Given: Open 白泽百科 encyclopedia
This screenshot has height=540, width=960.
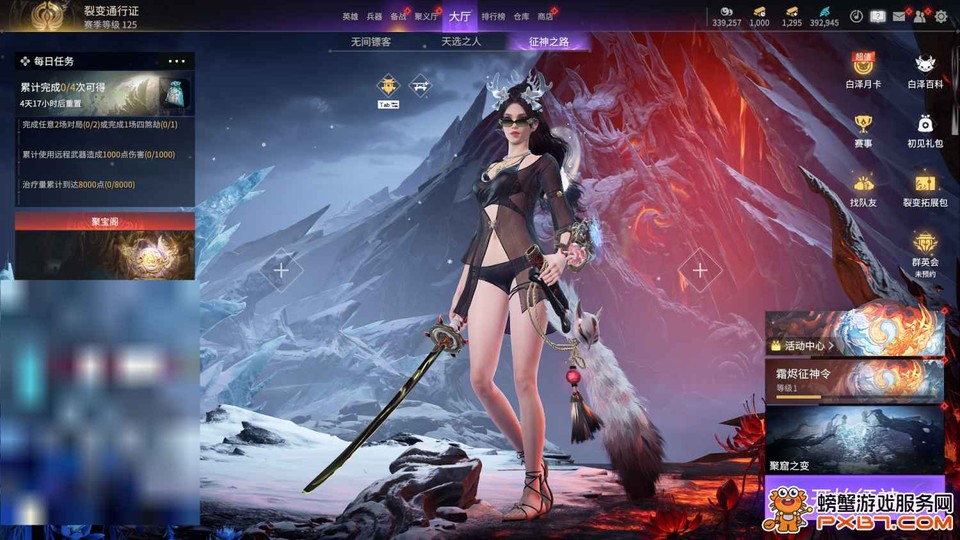Looking at the screenshot, I should click(x=925, y=71).
